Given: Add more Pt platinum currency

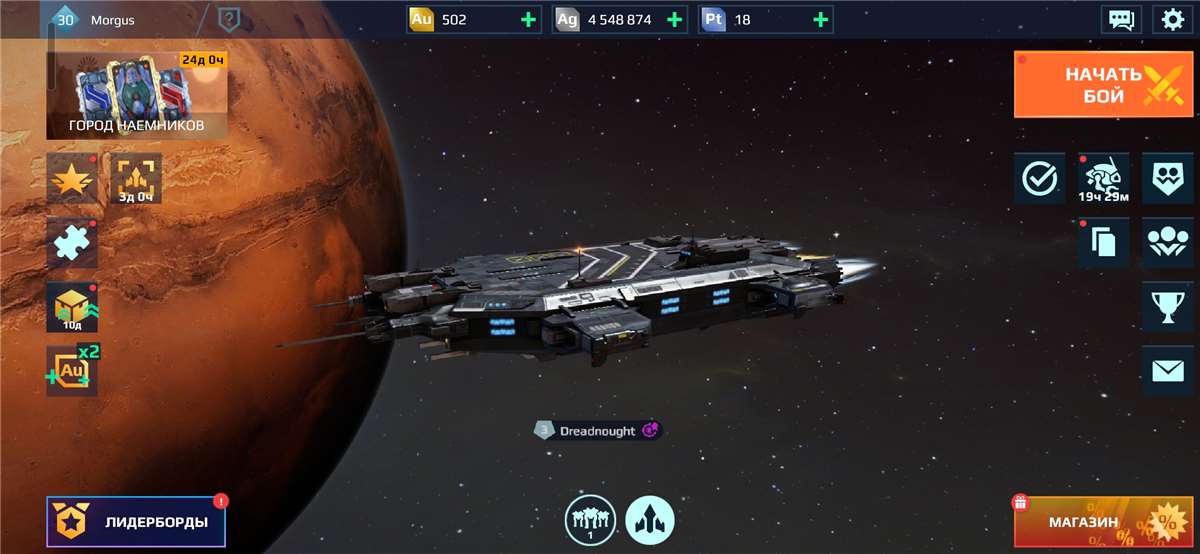Looking at the screenshot, I should 820,19.
